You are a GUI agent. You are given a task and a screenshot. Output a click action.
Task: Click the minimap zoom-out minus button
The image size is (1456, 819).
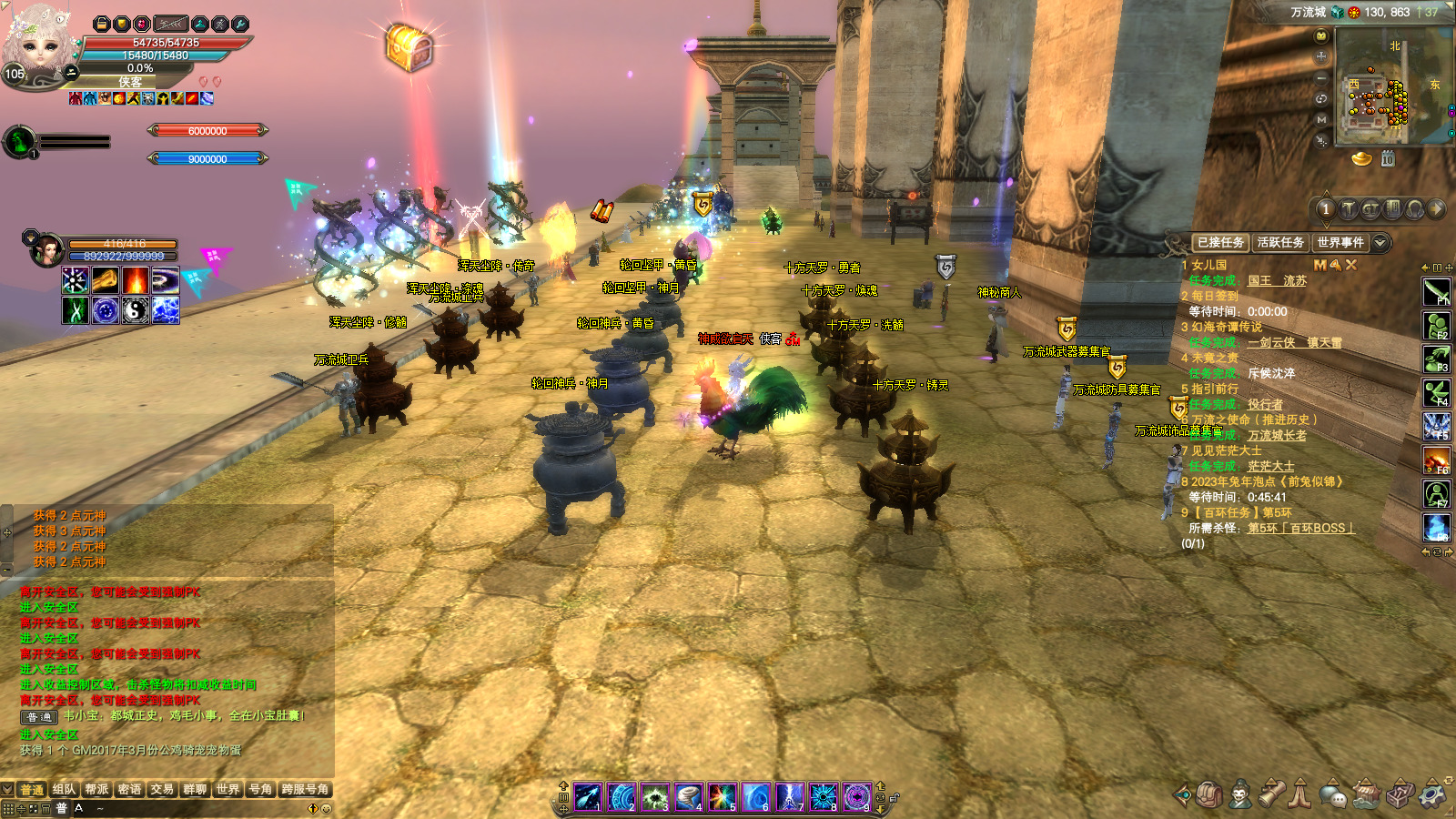click(x=1321, y=78)
